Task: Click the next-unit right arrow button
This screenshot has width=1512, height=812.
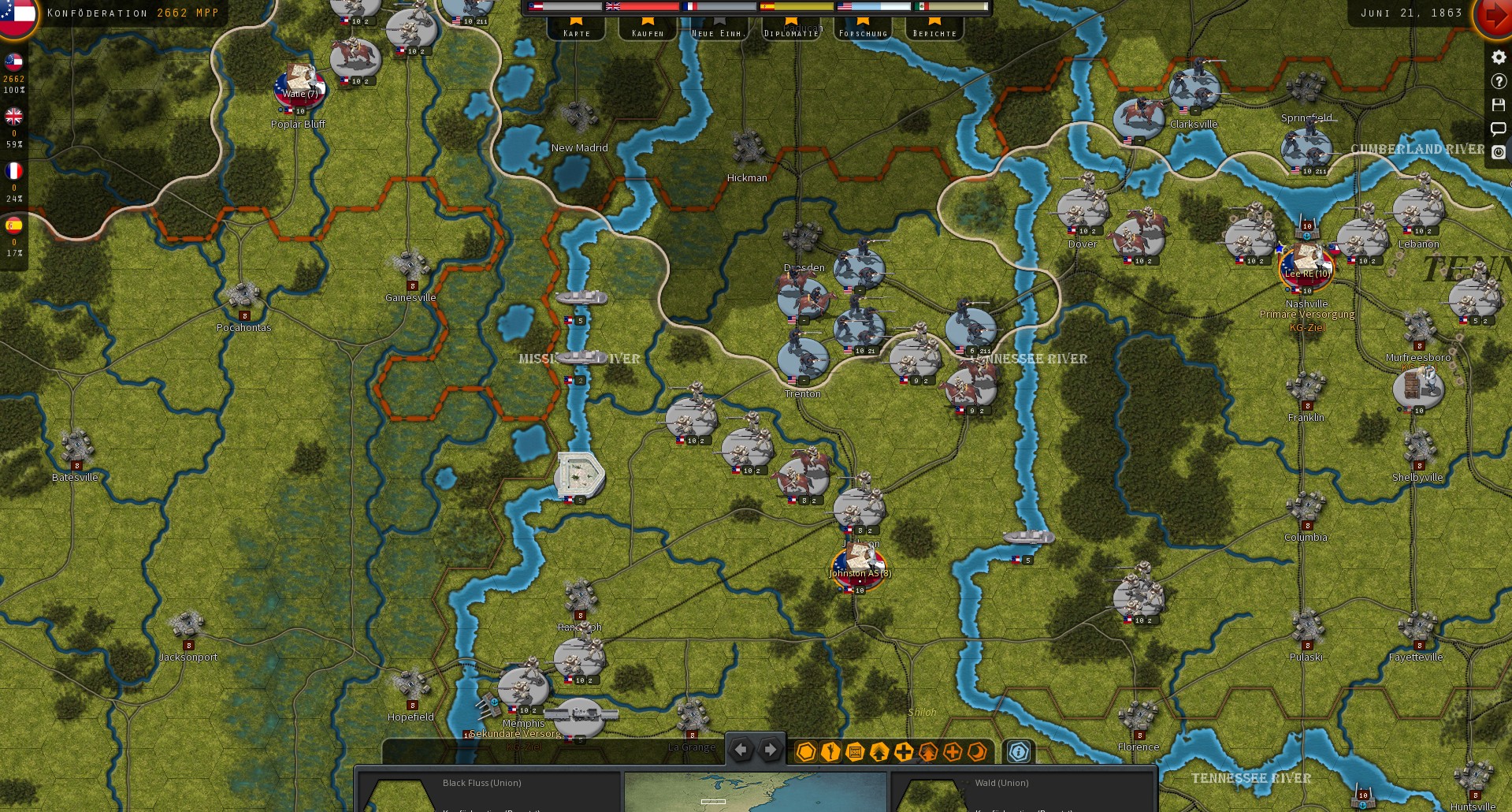Action: coord(770,750)
